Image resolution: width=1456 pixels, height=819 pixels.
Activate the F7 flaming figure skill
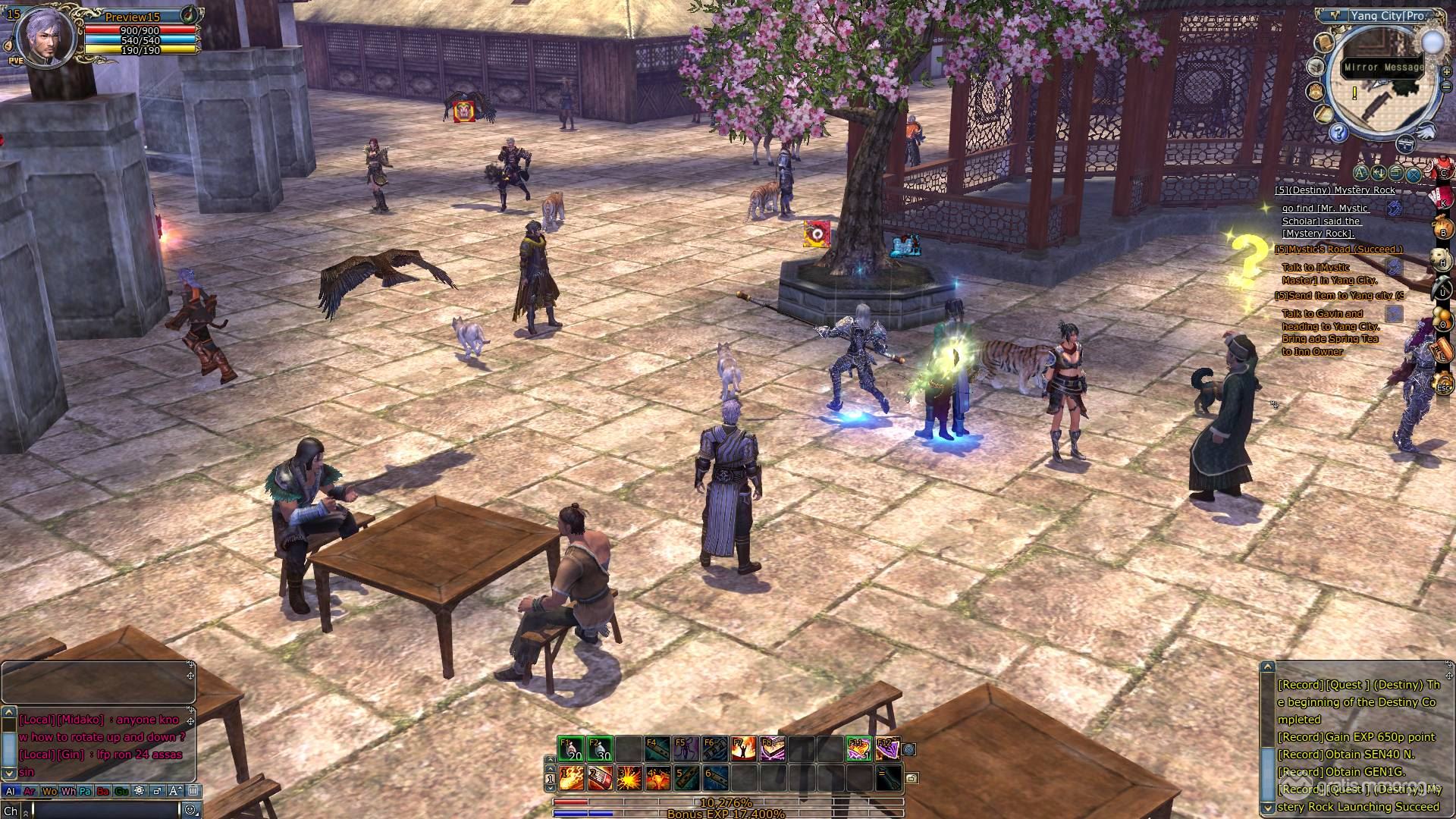743,749
